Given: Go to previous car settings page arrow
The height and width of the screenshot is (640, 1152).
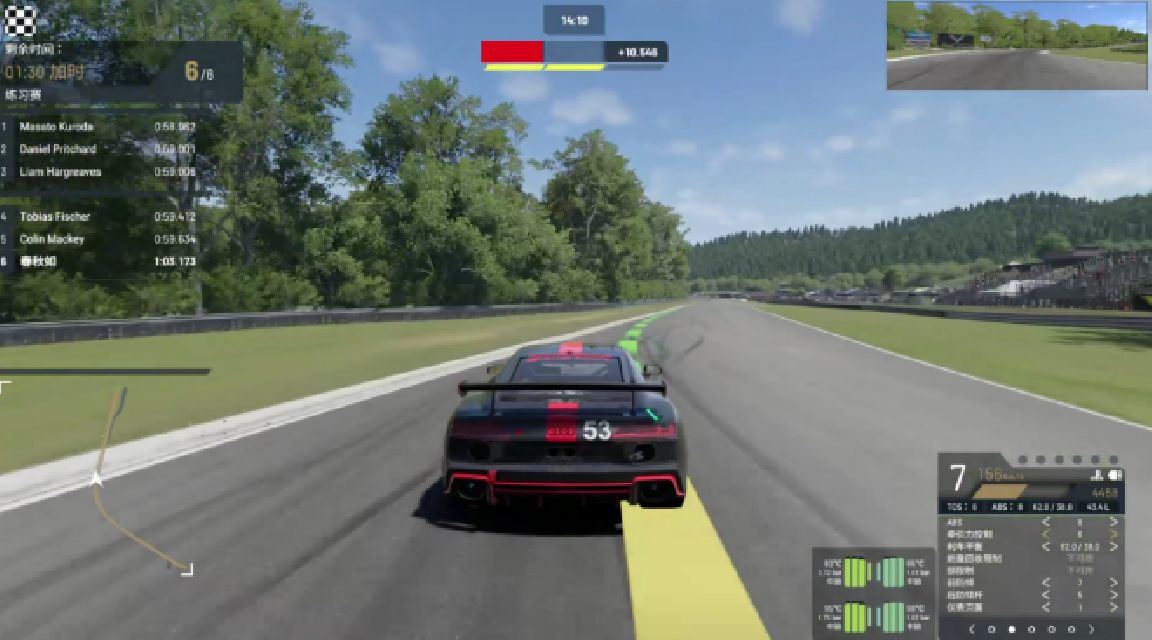Looking at the screenshot, I should pyautogui.click(x=971, y=629).
